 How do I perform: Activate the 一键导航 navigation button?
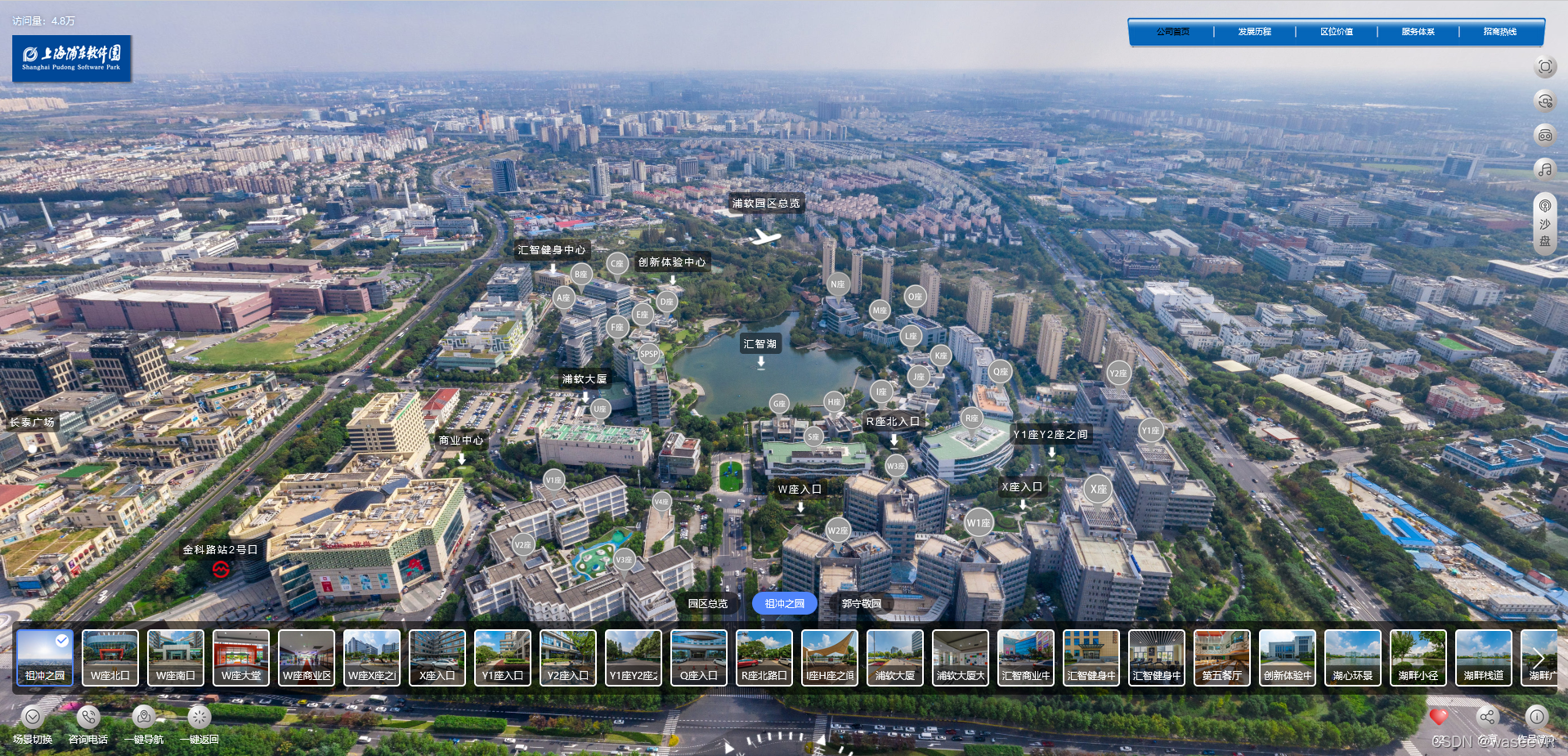click(x=144, y=718)
